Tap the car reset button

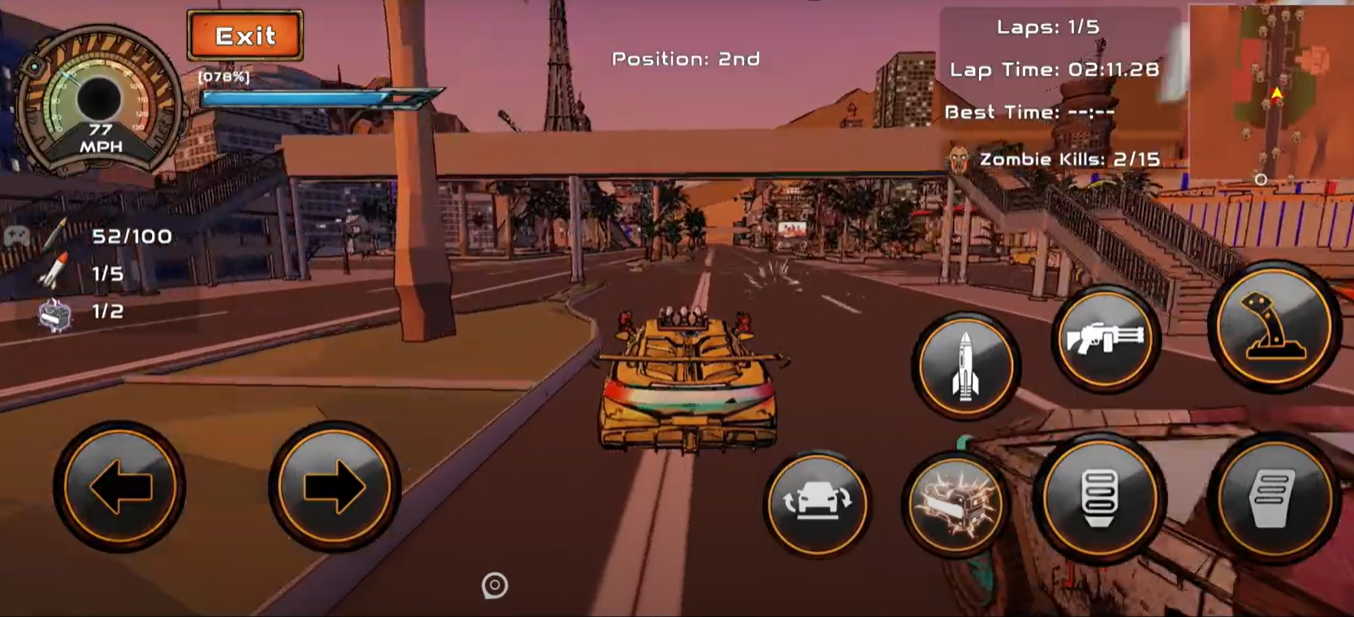coord(818,502)
